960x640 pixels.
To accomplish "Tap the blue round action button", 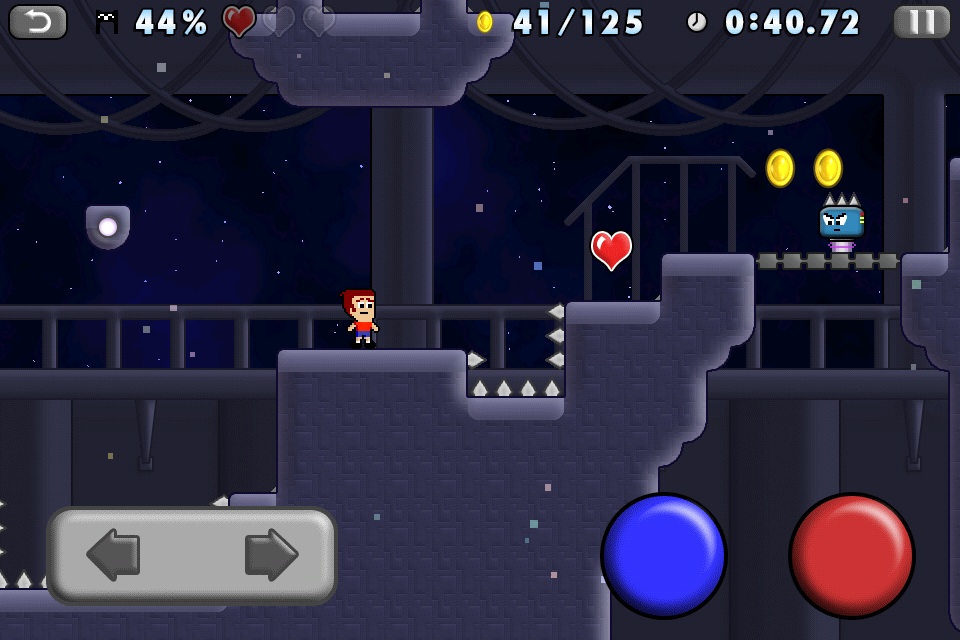I will point(663,555).
